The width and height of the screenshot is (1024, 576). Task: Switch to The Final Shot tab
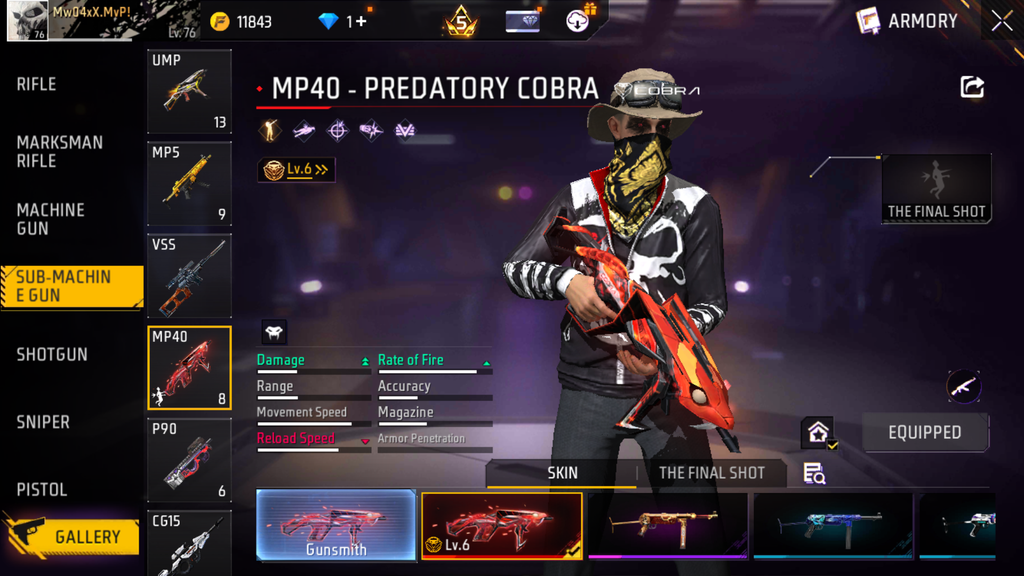[711, 473]
